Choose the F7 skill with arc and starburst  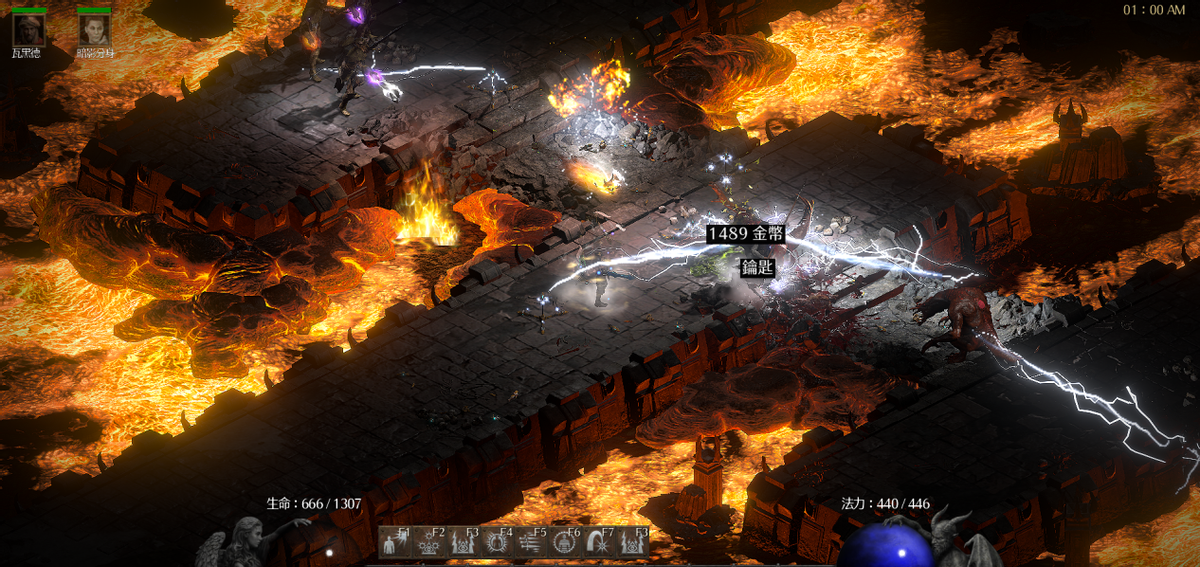point(599,542)
